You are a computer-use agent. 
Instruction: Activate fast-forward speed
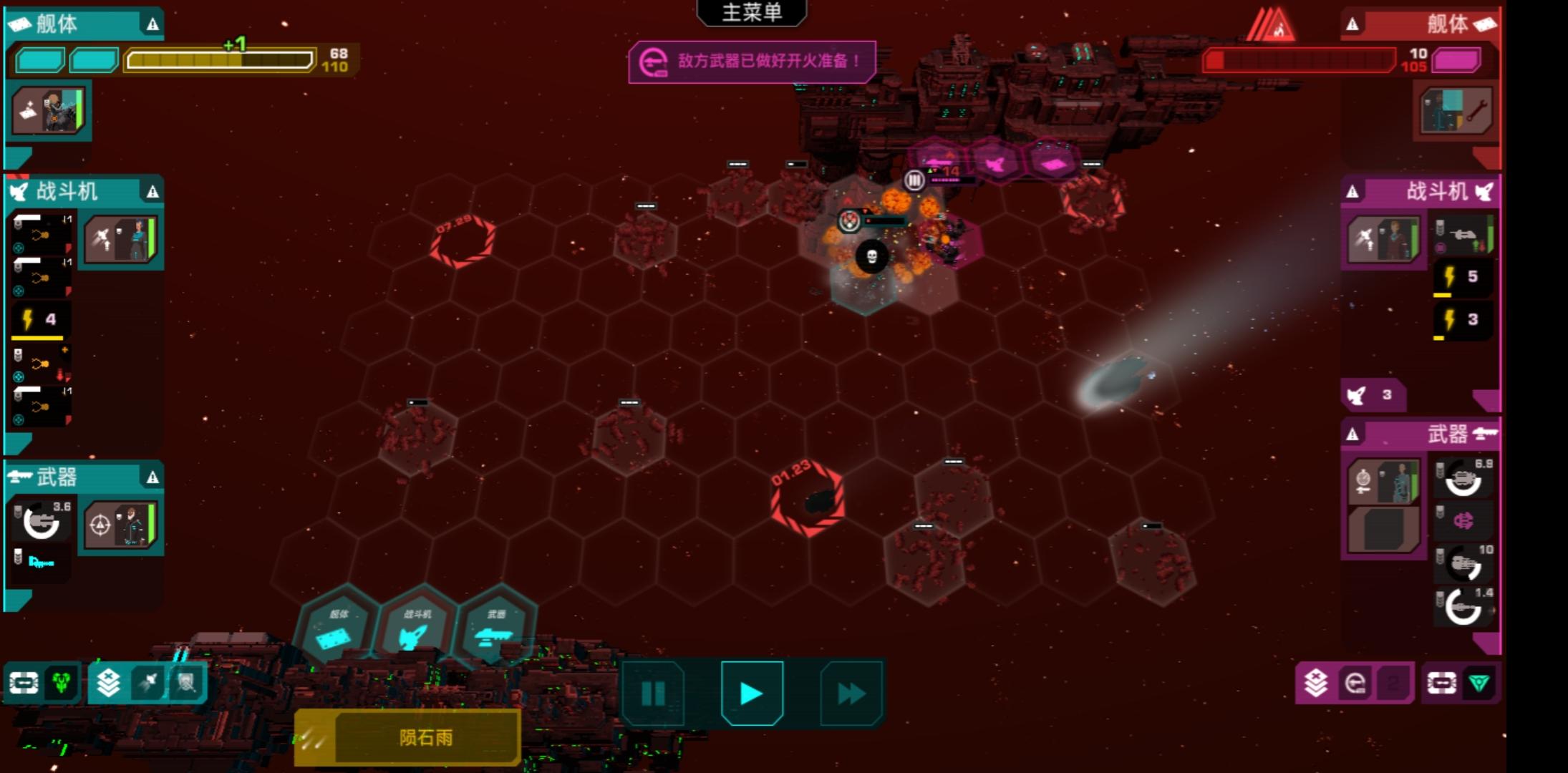click(x=851, y=693)
